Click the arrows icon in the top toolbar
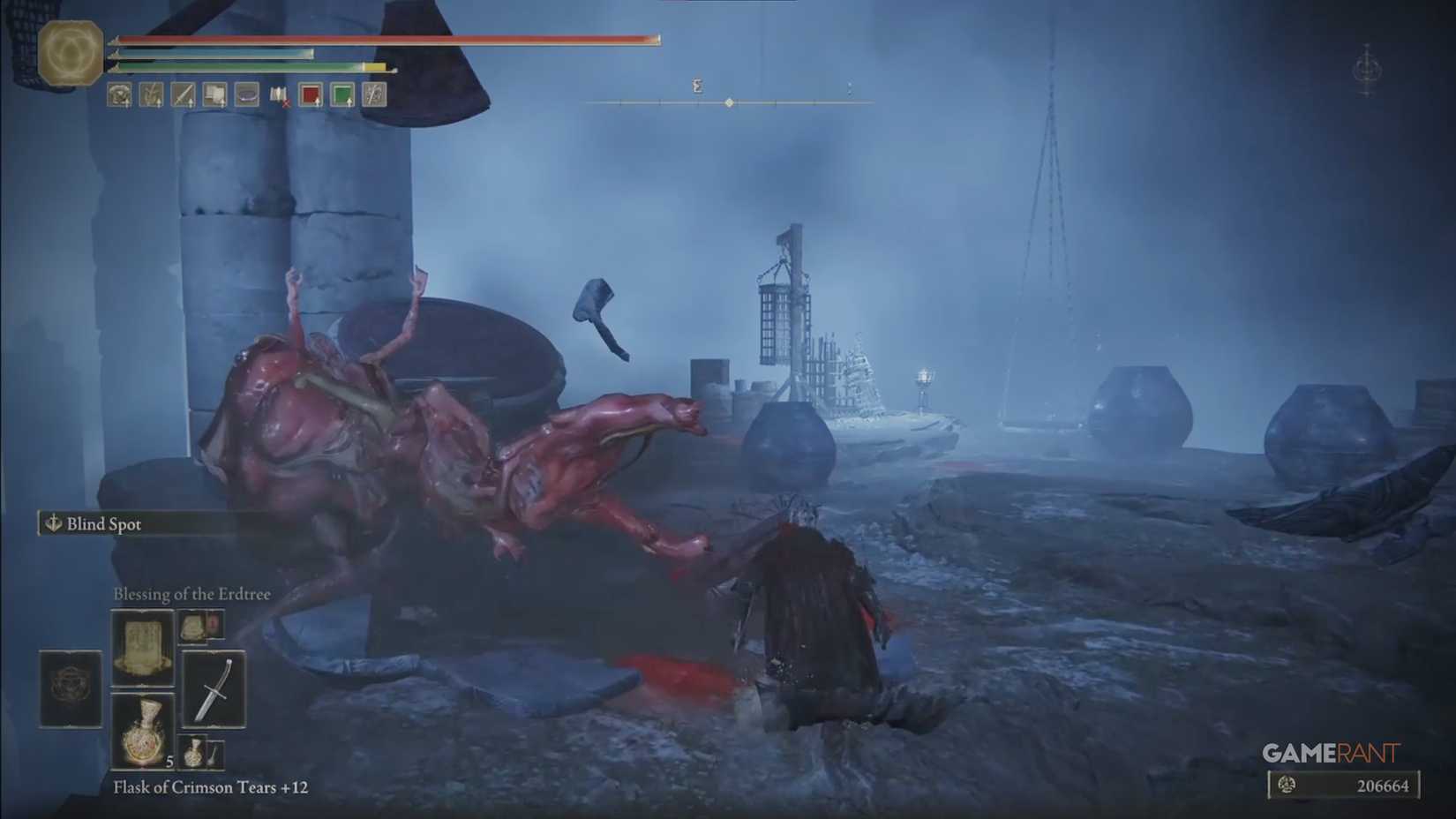 [150, 95]
